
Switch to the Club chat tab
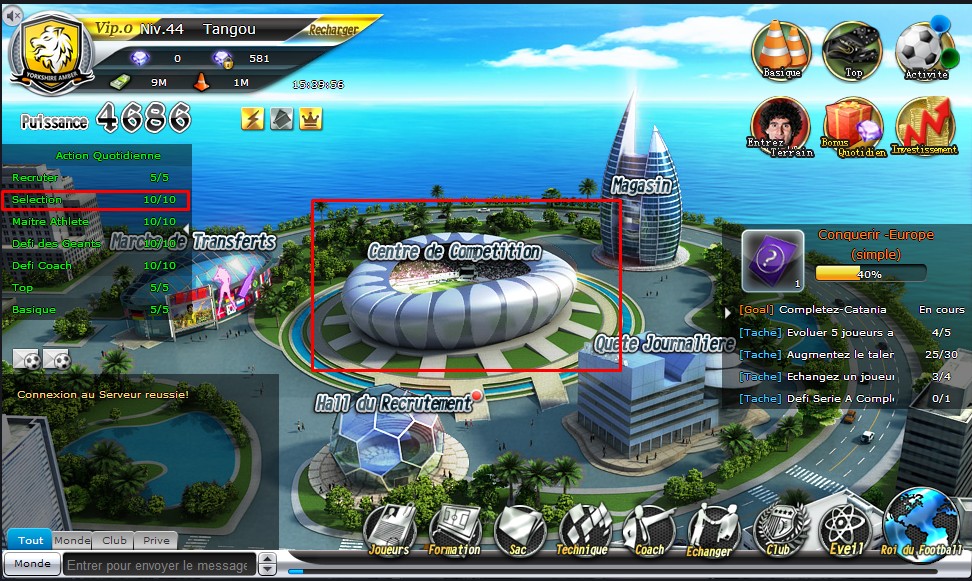114,540
